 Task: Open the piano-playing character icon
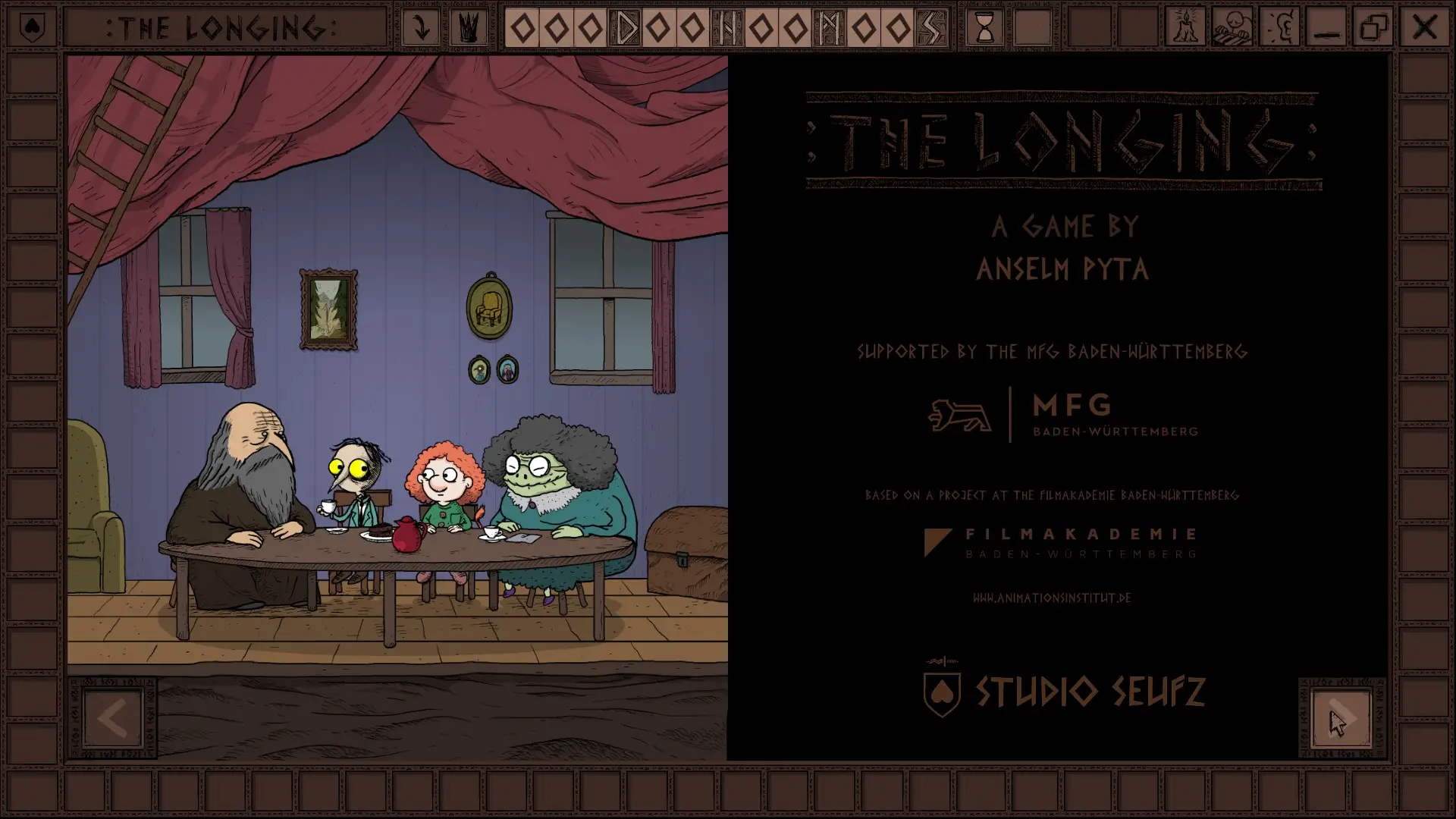(1232, 28)
